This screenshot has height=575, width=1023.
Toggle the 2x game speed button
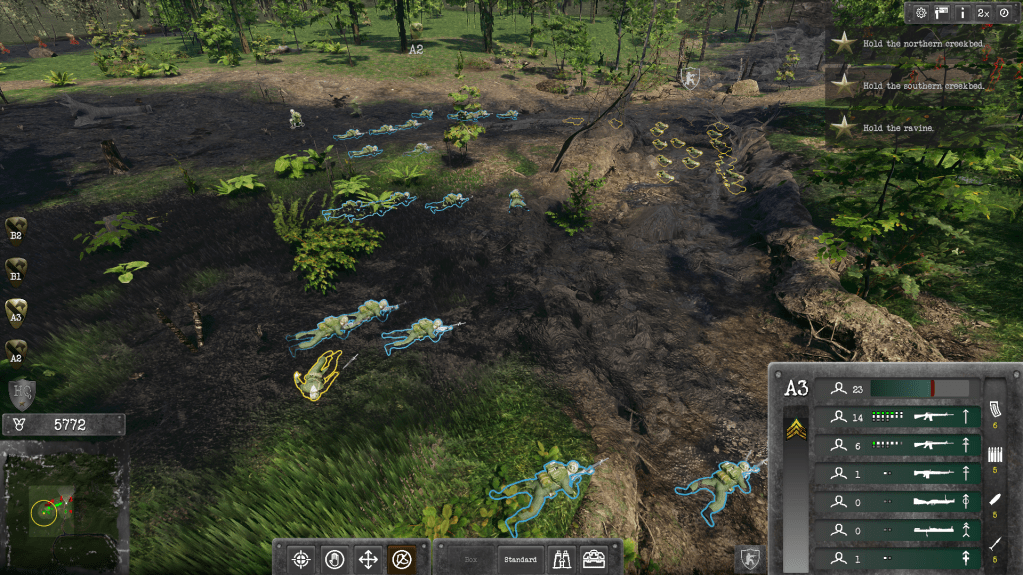coord(983,13)
